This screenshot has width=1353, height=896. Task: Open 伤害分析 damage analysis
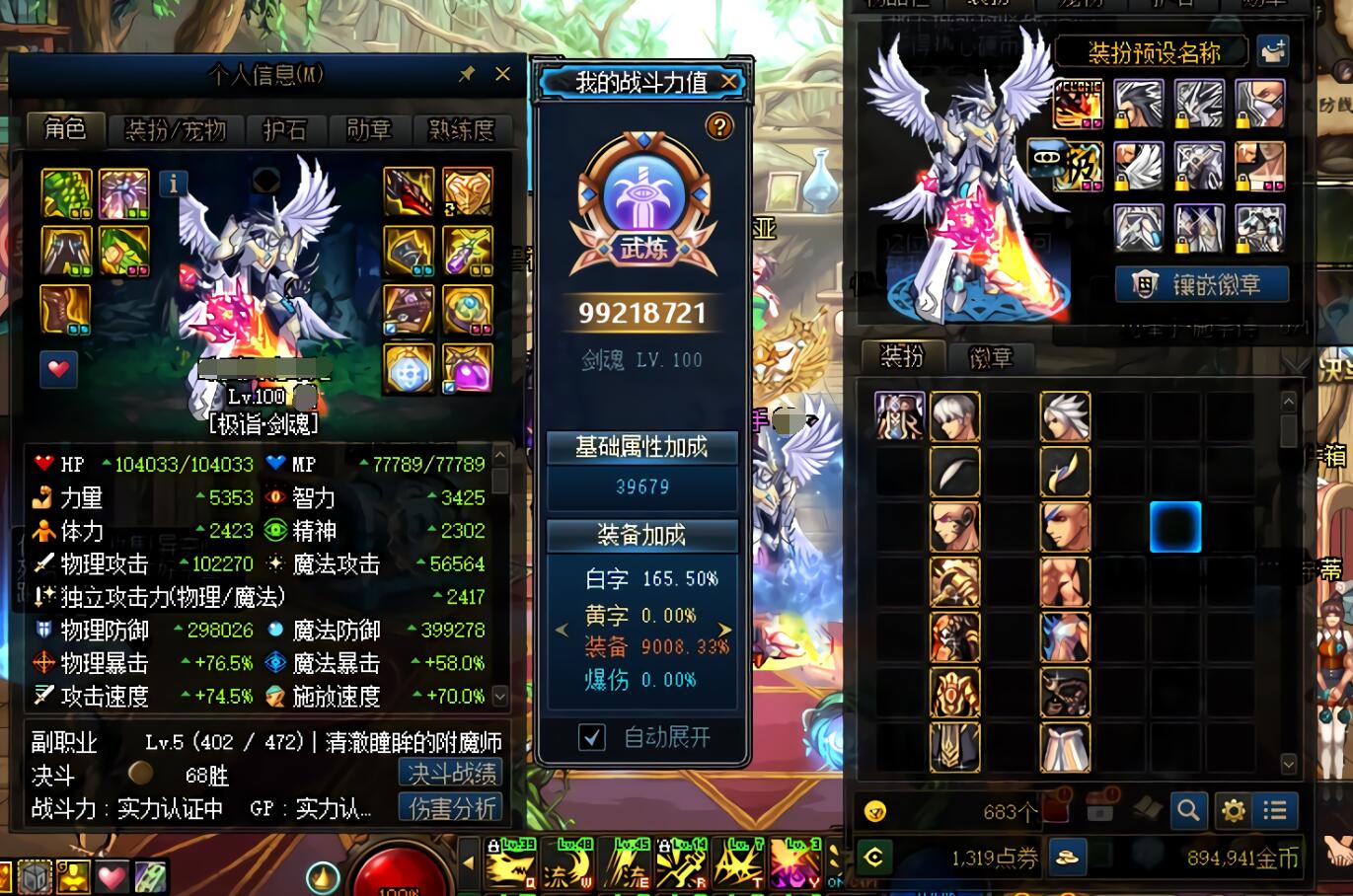coord(451,808)
